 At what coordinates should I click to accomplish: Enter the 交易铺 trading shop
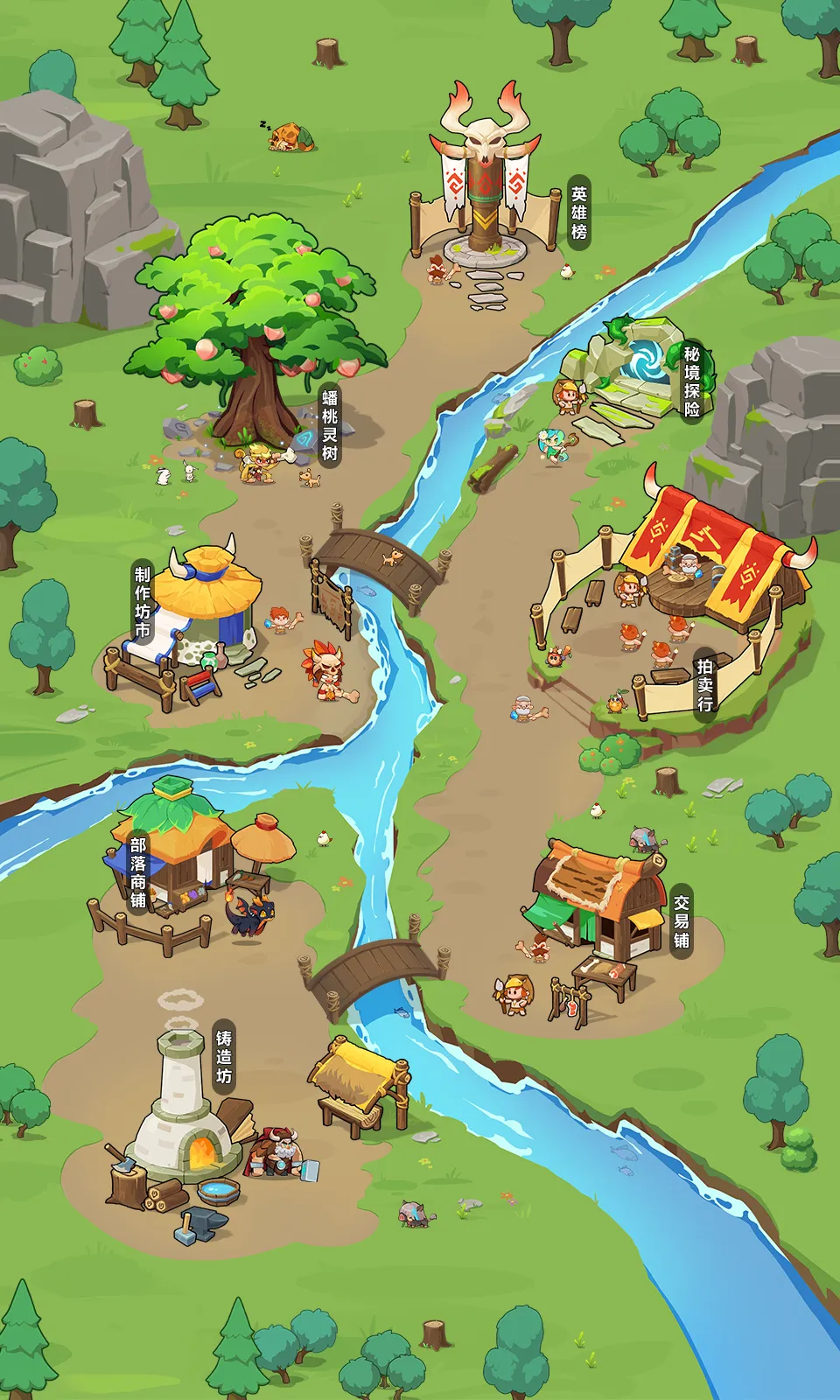(682, 921)
